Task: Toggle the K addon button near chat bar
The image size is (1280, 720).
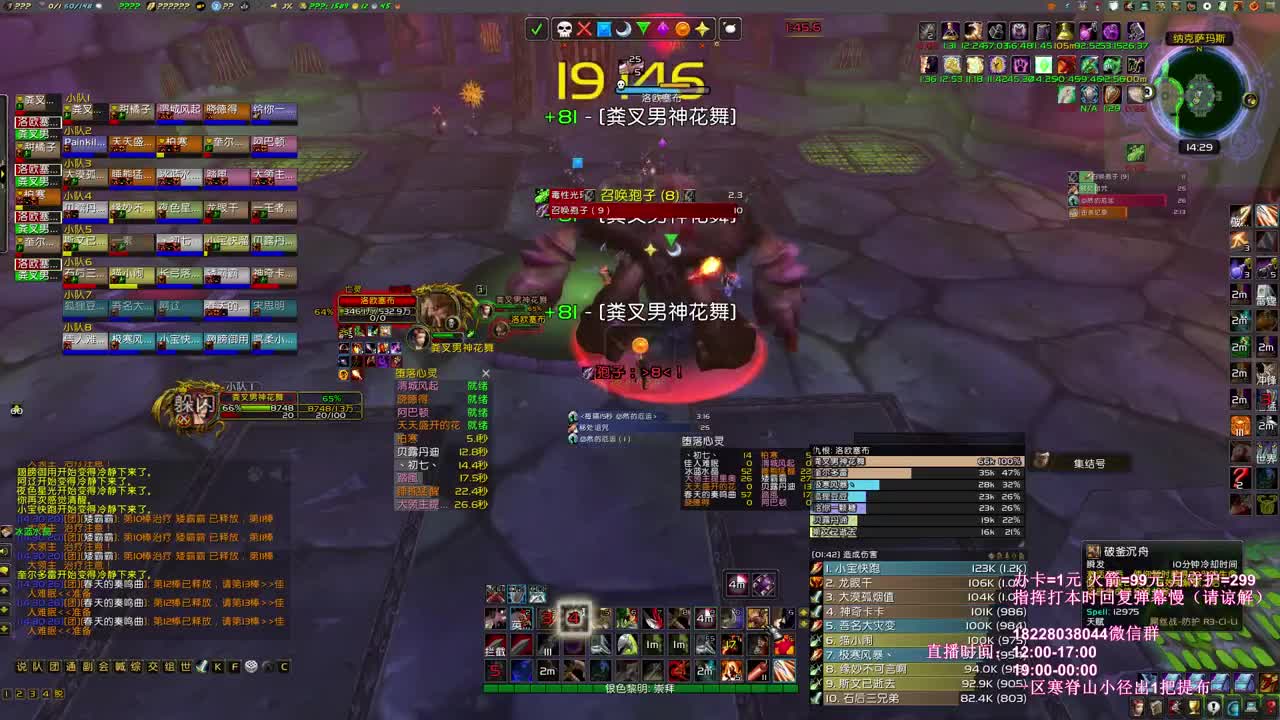Action: click(x=217, y=667)
